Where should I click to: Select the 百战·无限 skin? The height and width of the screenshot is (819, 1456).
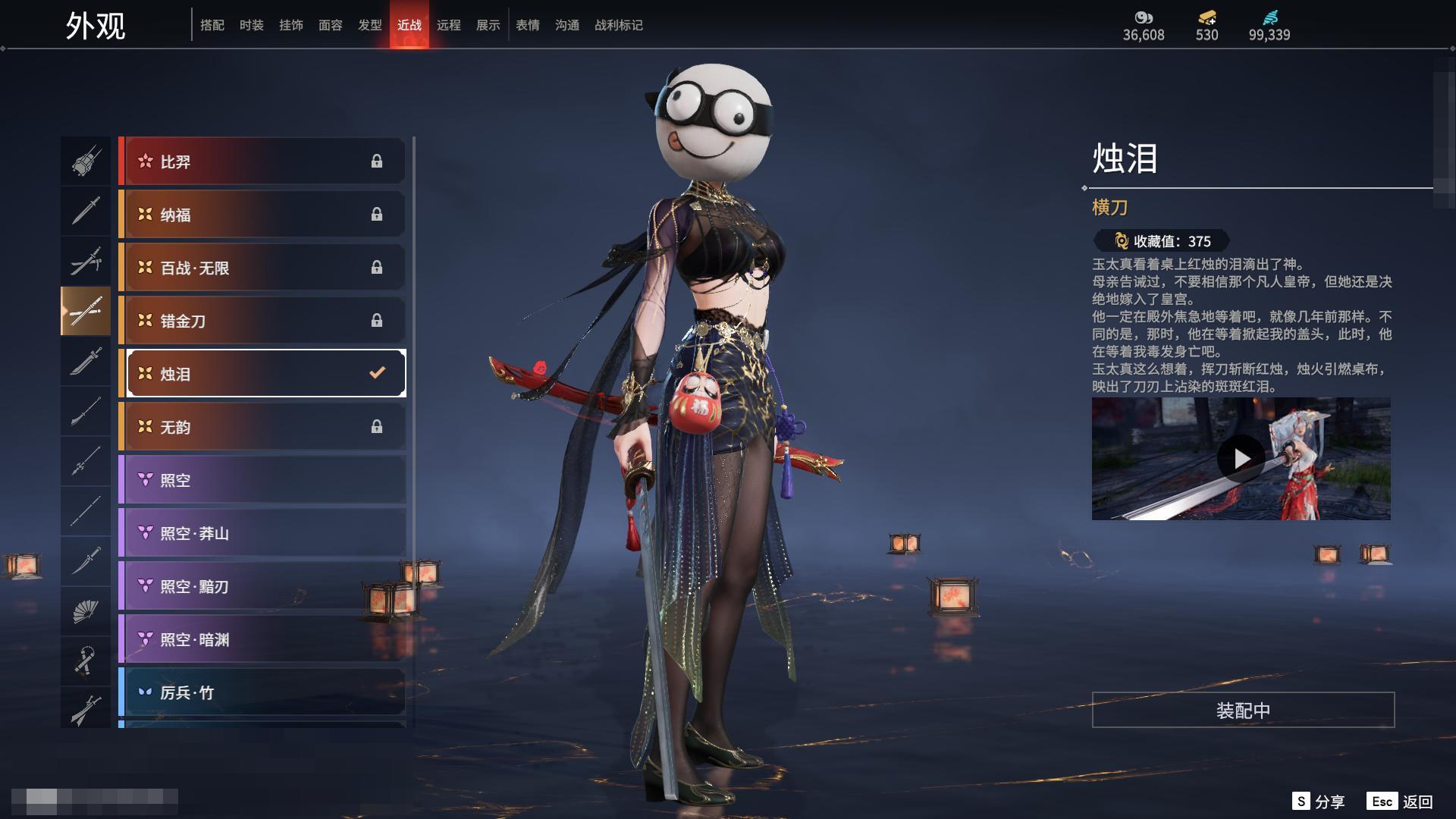[x=263, y=268]
